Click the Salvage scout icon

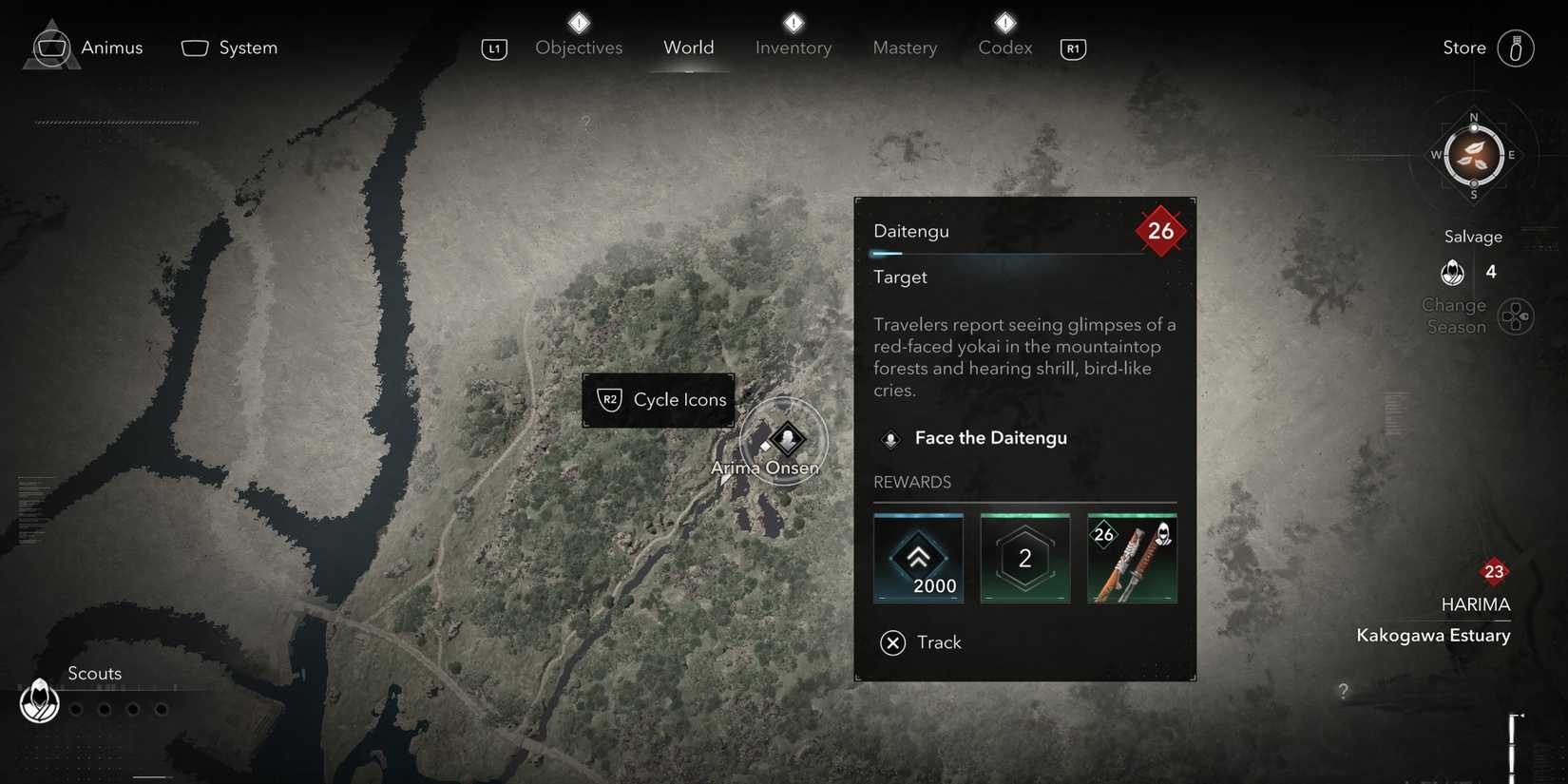point(1452,273)
